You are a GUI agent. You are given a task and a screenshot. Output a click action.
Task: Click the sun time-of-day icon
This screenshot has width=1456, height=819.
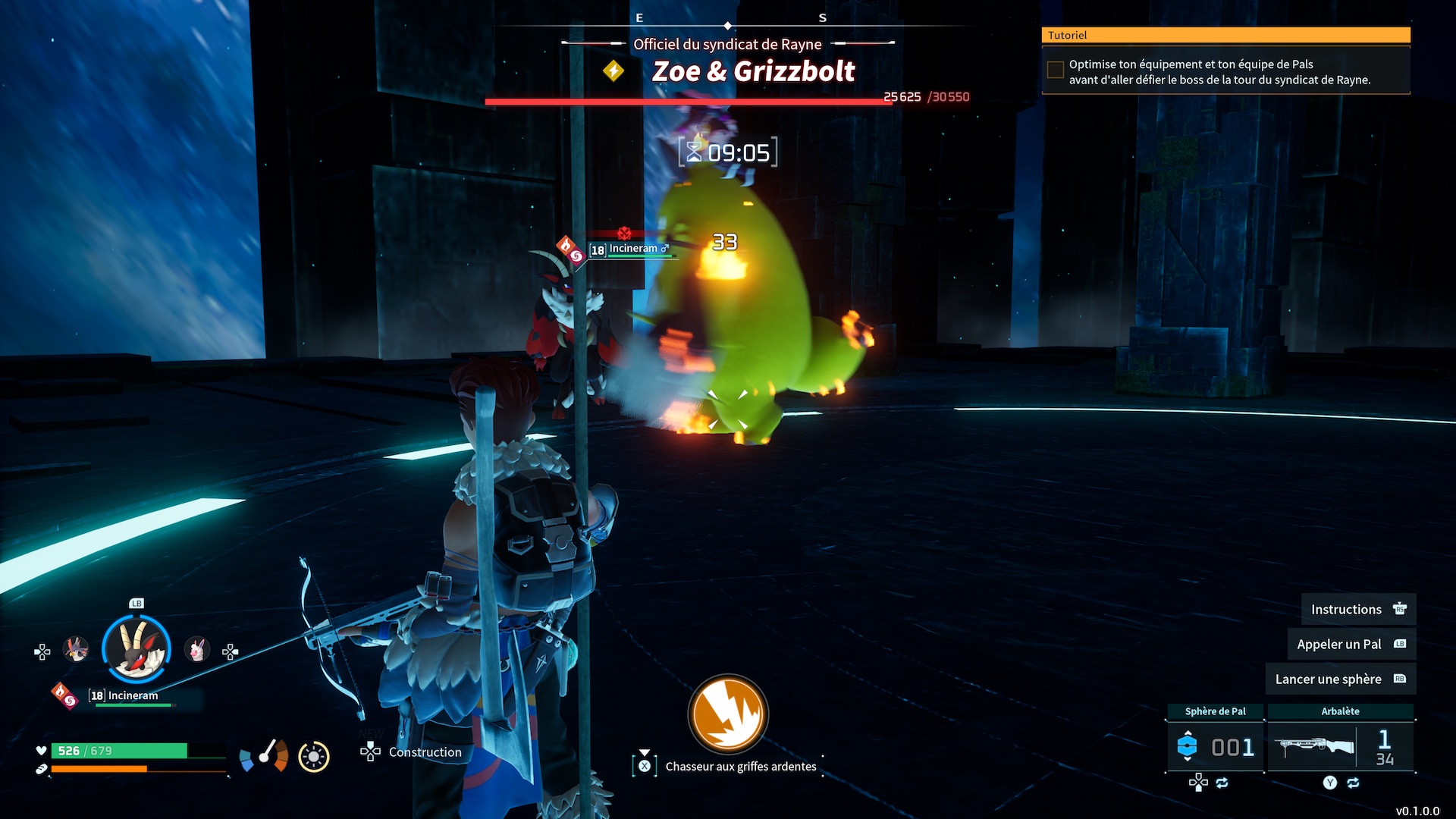313,757
